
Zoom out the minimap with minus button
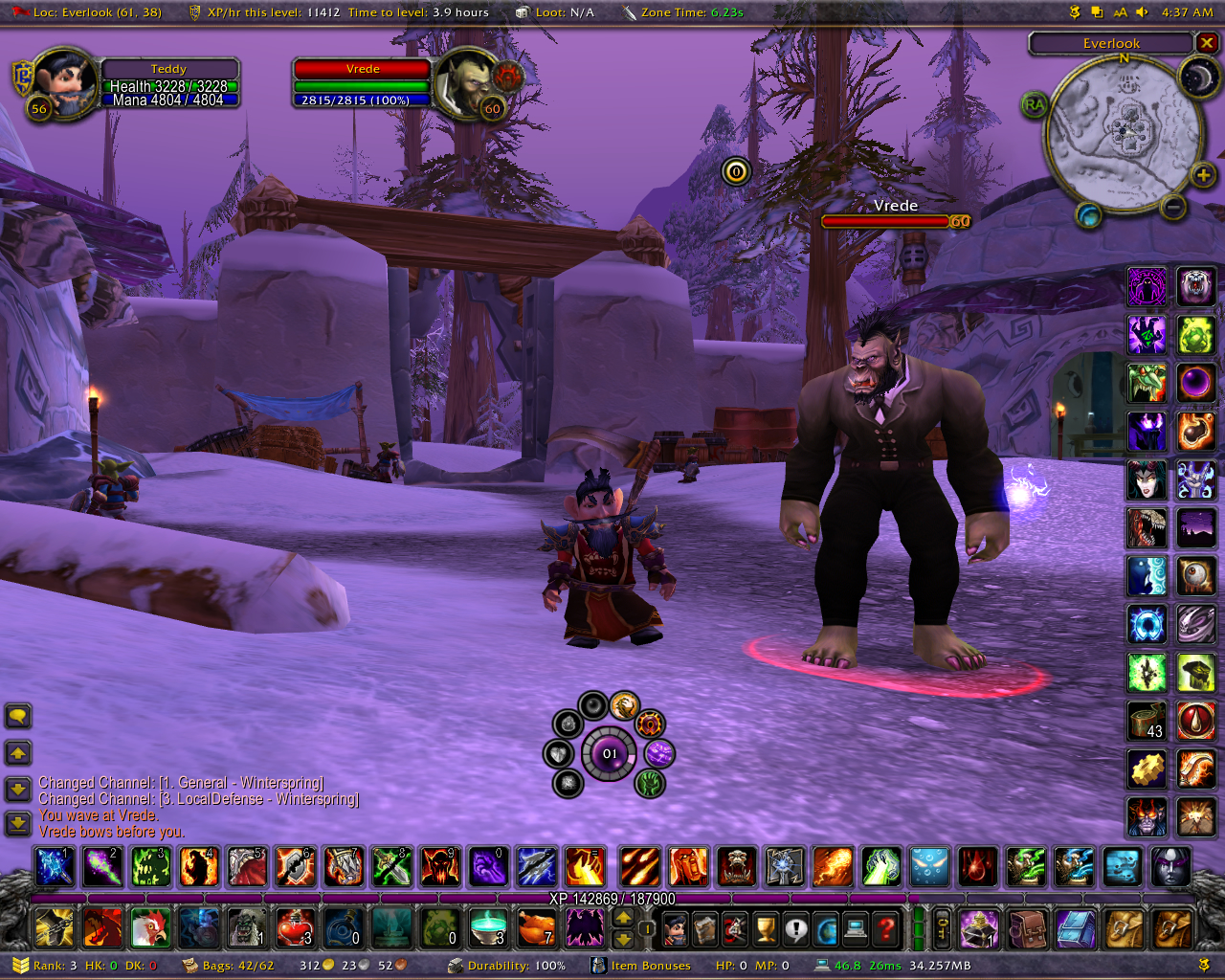tap(1173, 206)
